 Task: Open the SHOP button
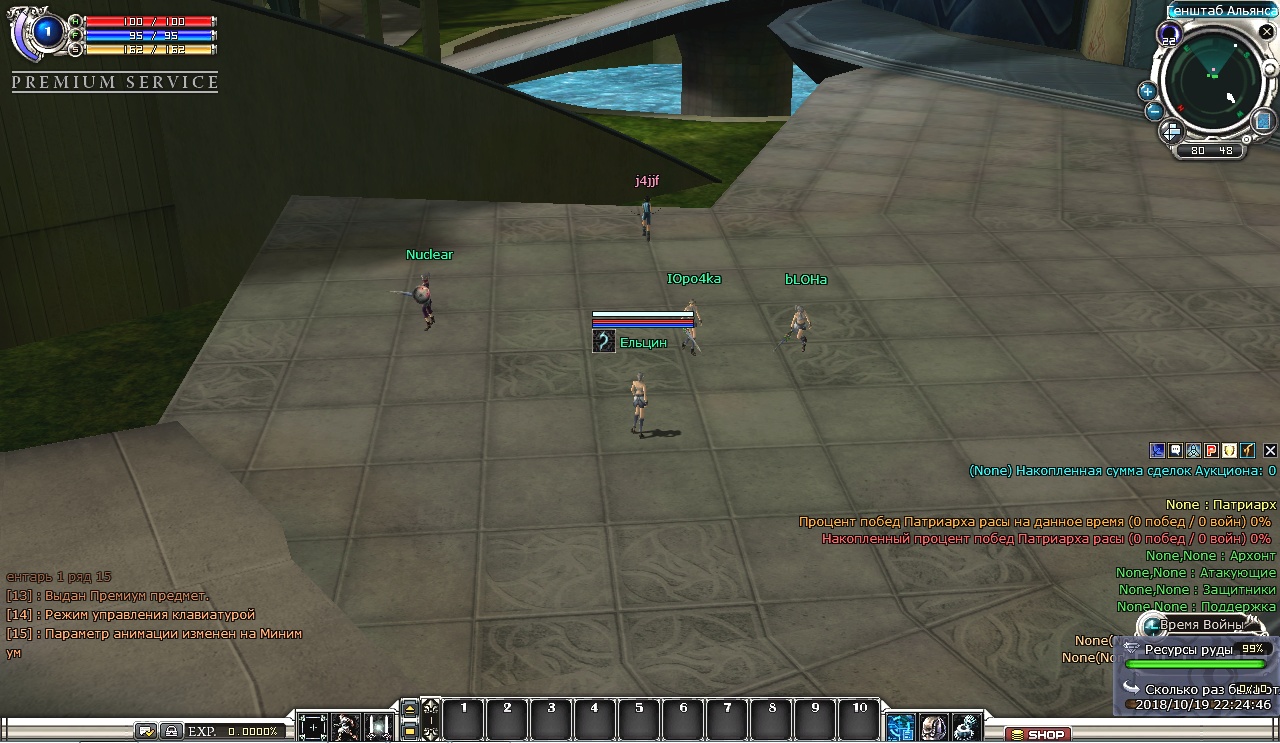click(x=1037, y=734)
